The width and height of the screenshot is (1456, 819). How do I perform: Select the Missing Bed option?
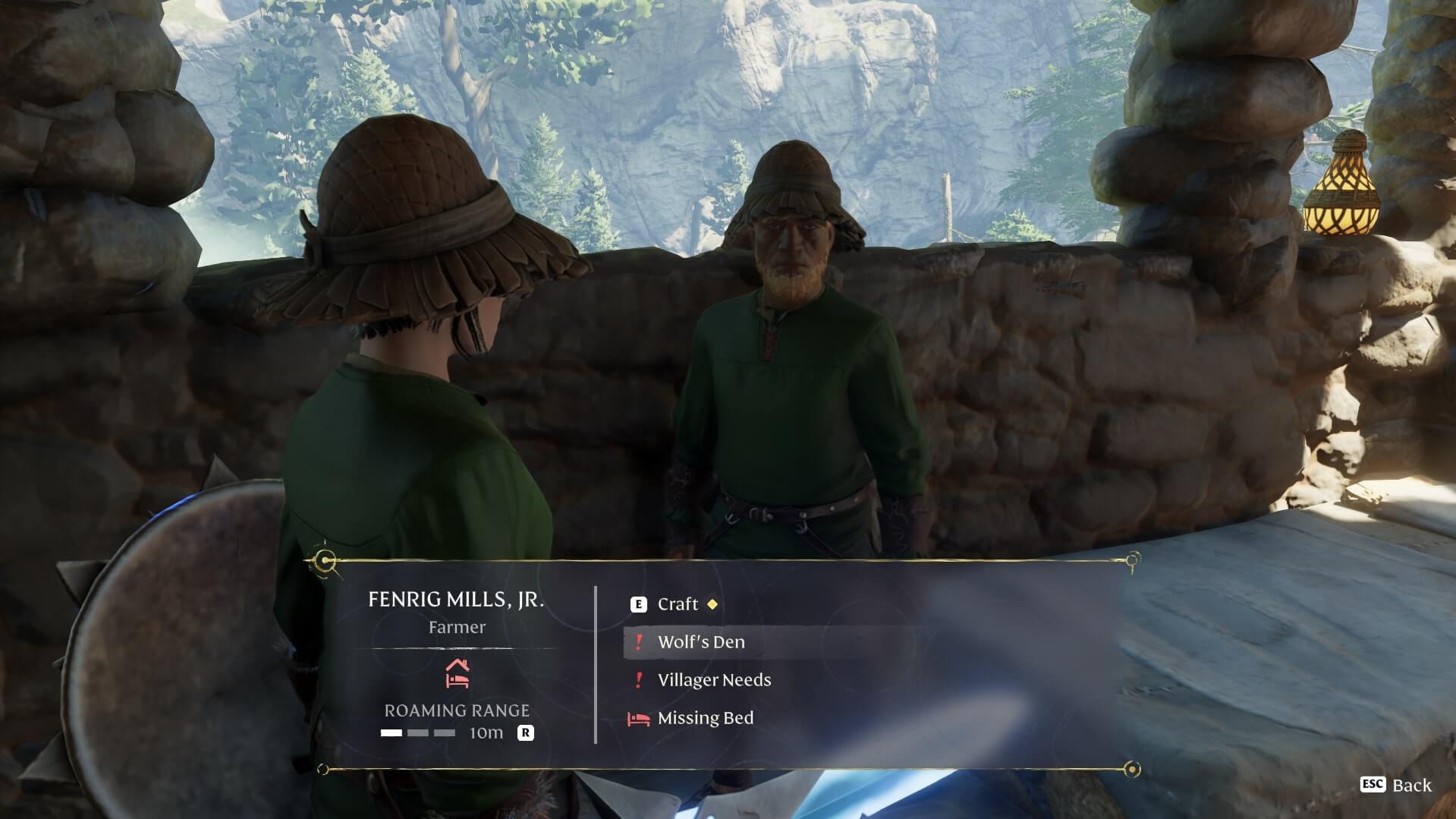(705, 718)
